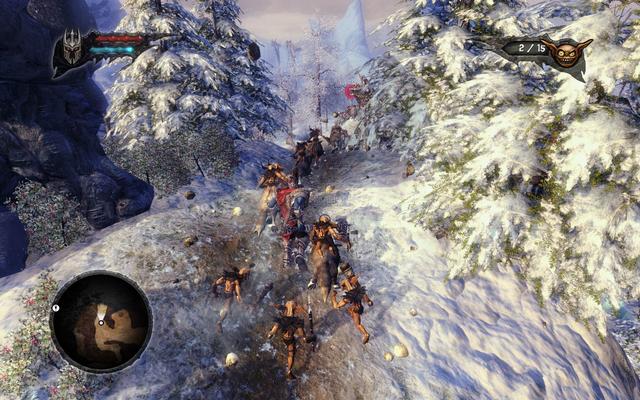Click the minion horde goblin-face icon
The height and width of the screenshot is (400, 640).
[567, 52]
